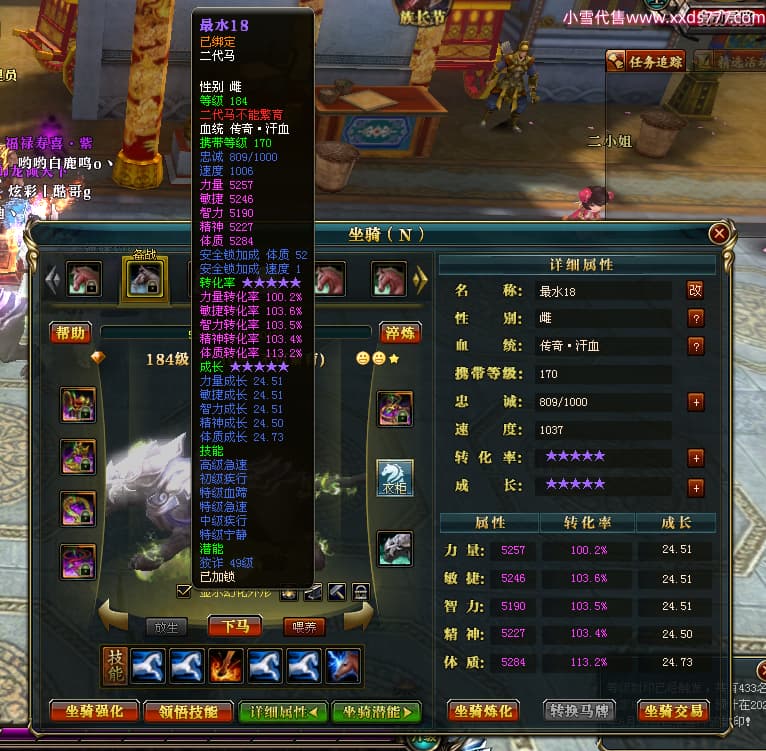Rename the mount with the 改 button
Viewport: 766px width, 751px height.
tap(695, 290)
